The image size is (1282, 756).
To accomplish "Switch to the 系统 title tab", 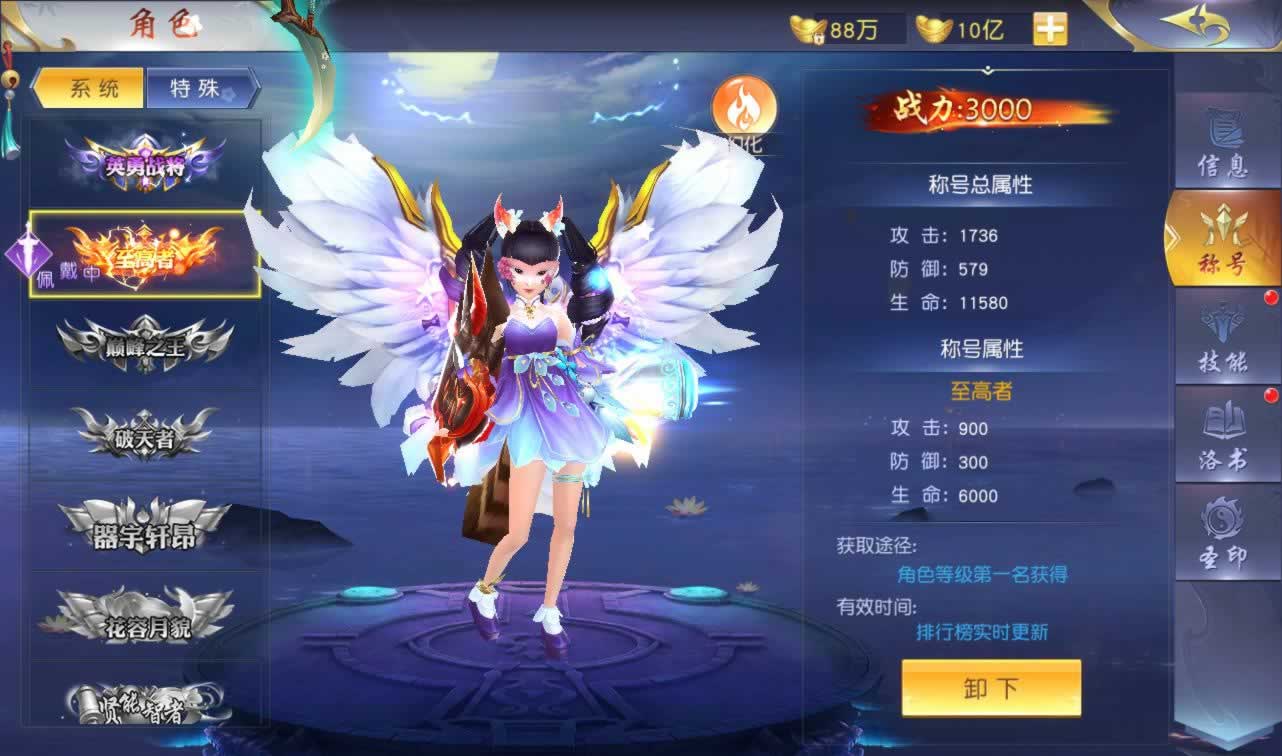I will pyautogui.click(x=89, y=88).
